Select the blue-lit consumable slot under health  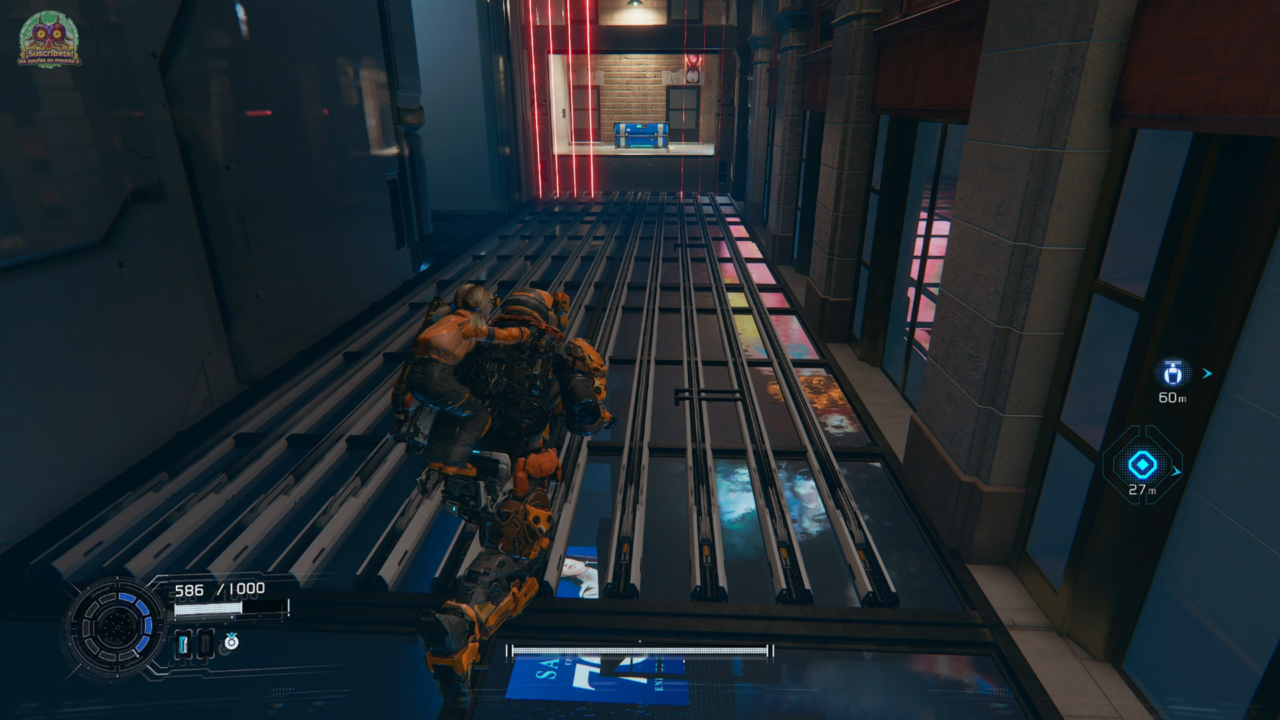pyautogui.click(x=183, y=644)
